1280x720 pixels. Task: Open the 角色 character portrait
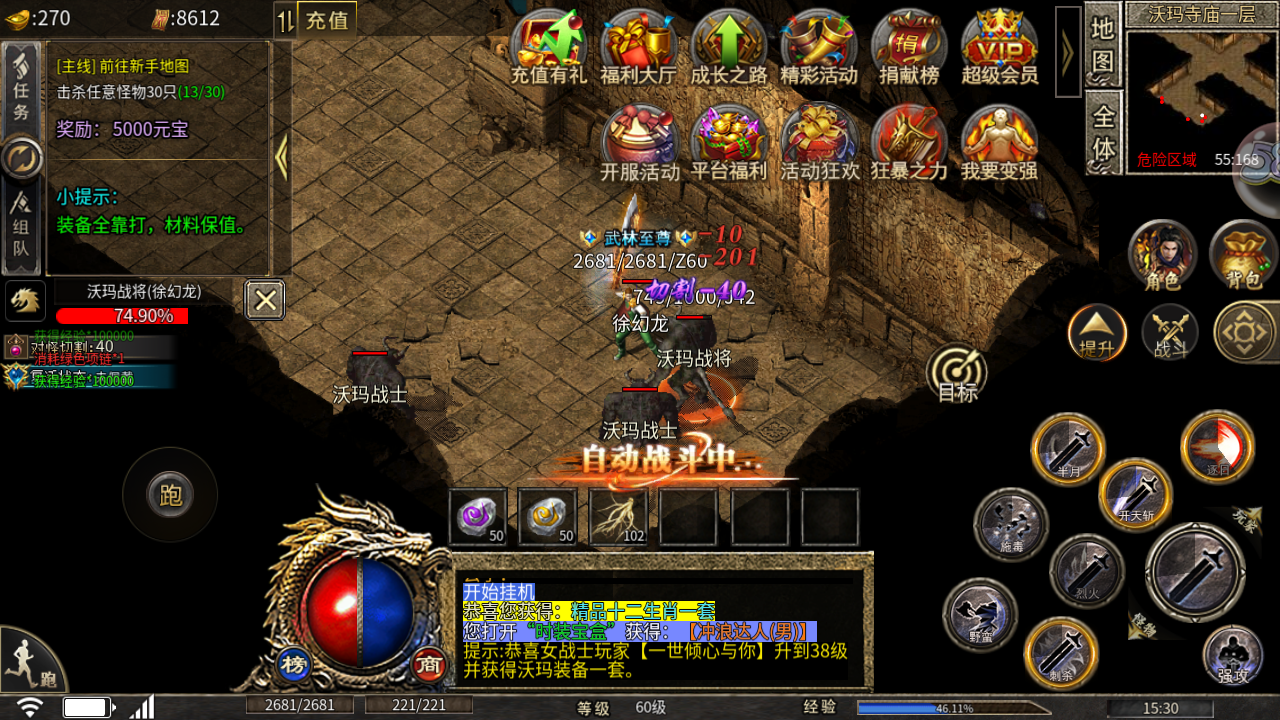[1162, 254]
